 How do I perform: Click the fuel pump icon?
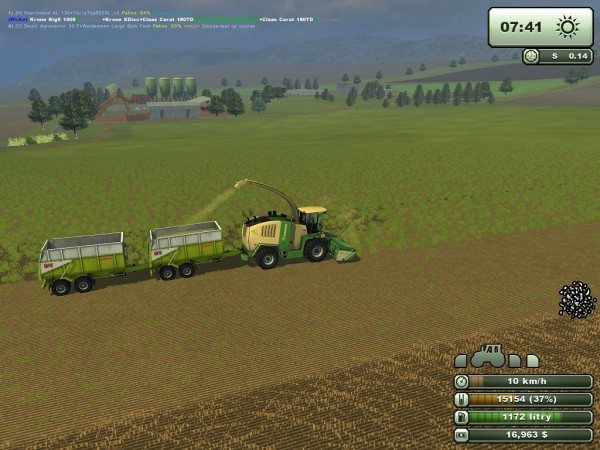pos(461,417)
